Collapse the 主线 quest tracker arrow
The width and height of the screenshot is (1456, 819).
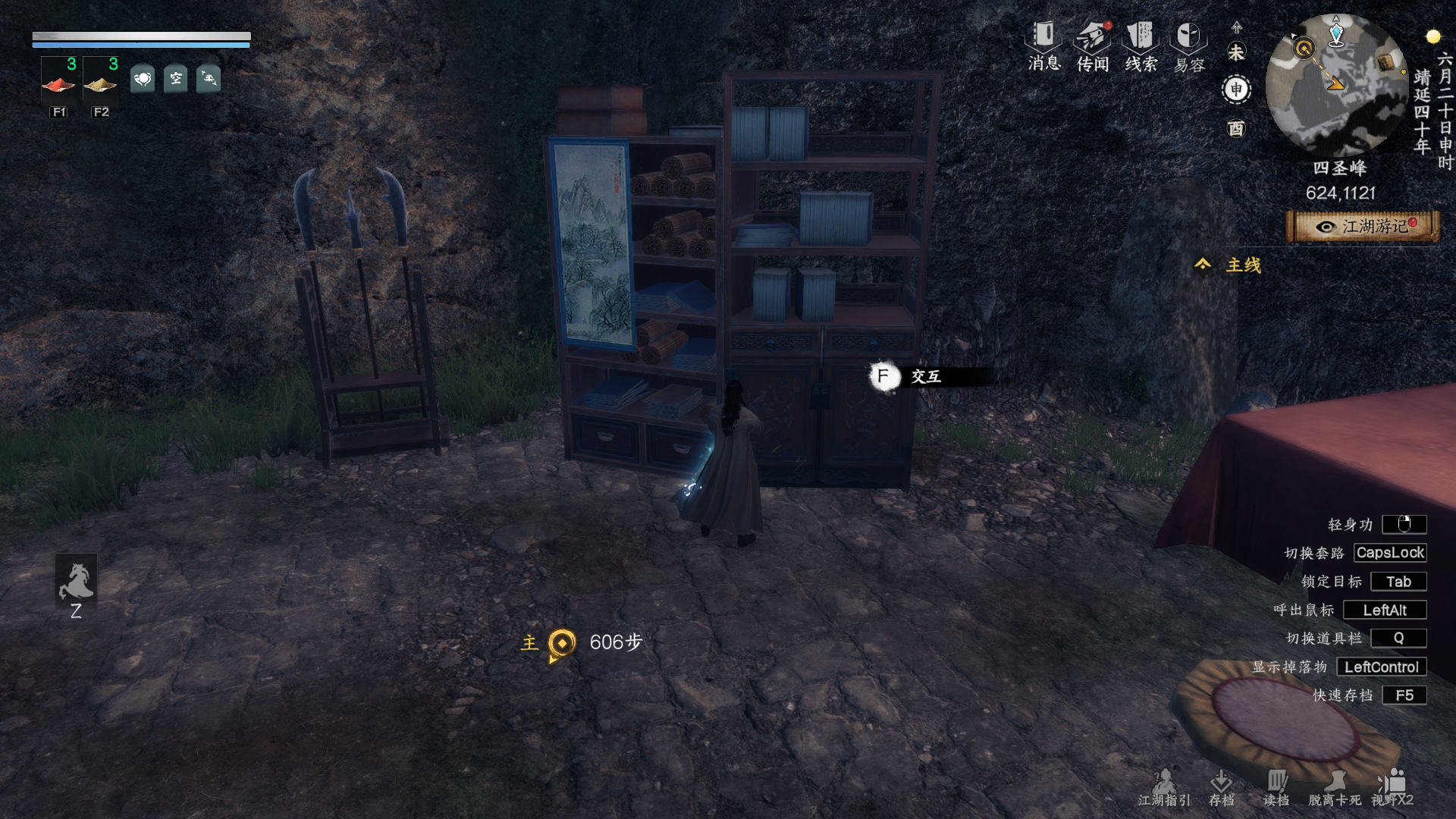pos(1203,264)
